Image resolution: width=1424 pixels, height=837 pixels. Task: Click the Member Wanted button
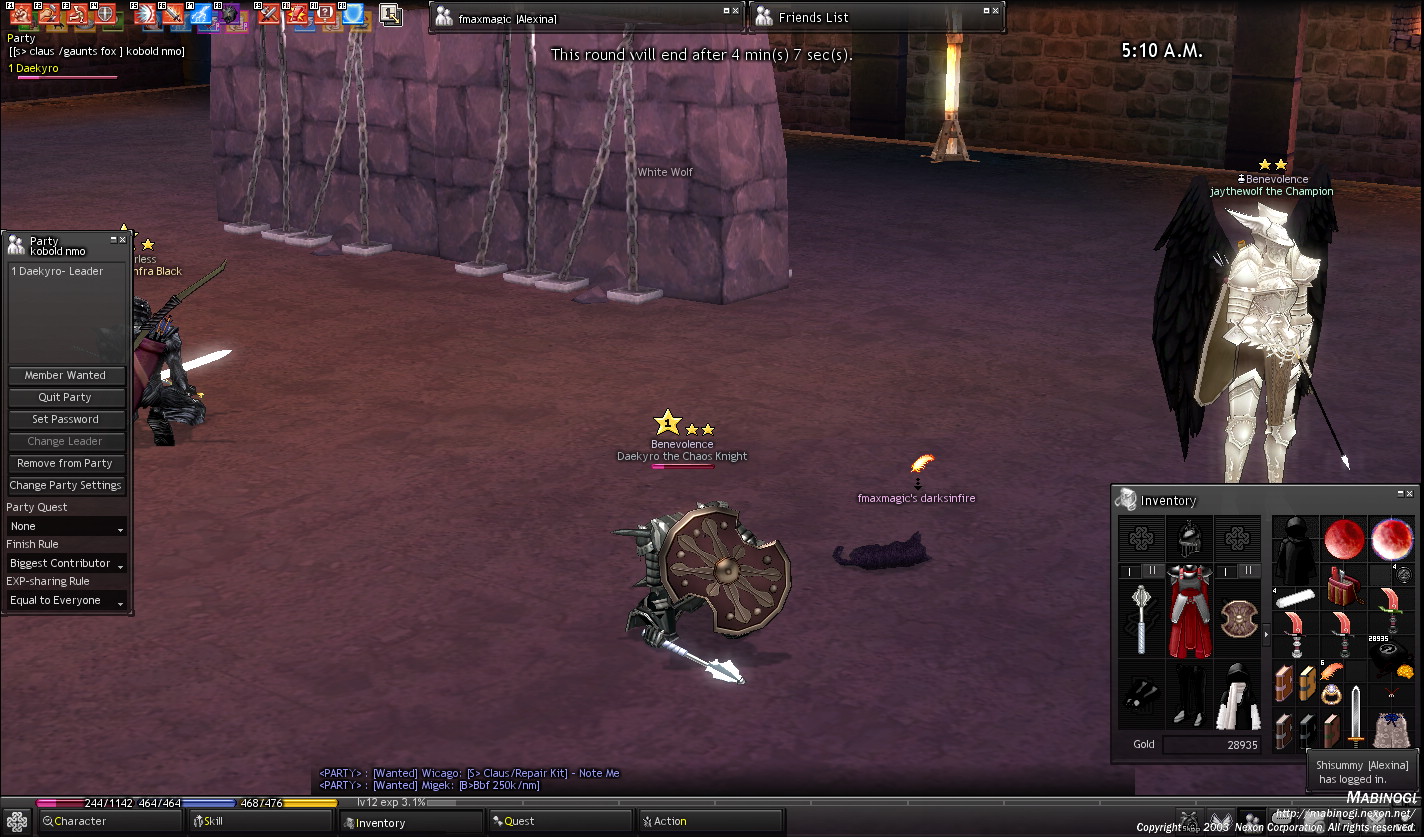[66, 376]
